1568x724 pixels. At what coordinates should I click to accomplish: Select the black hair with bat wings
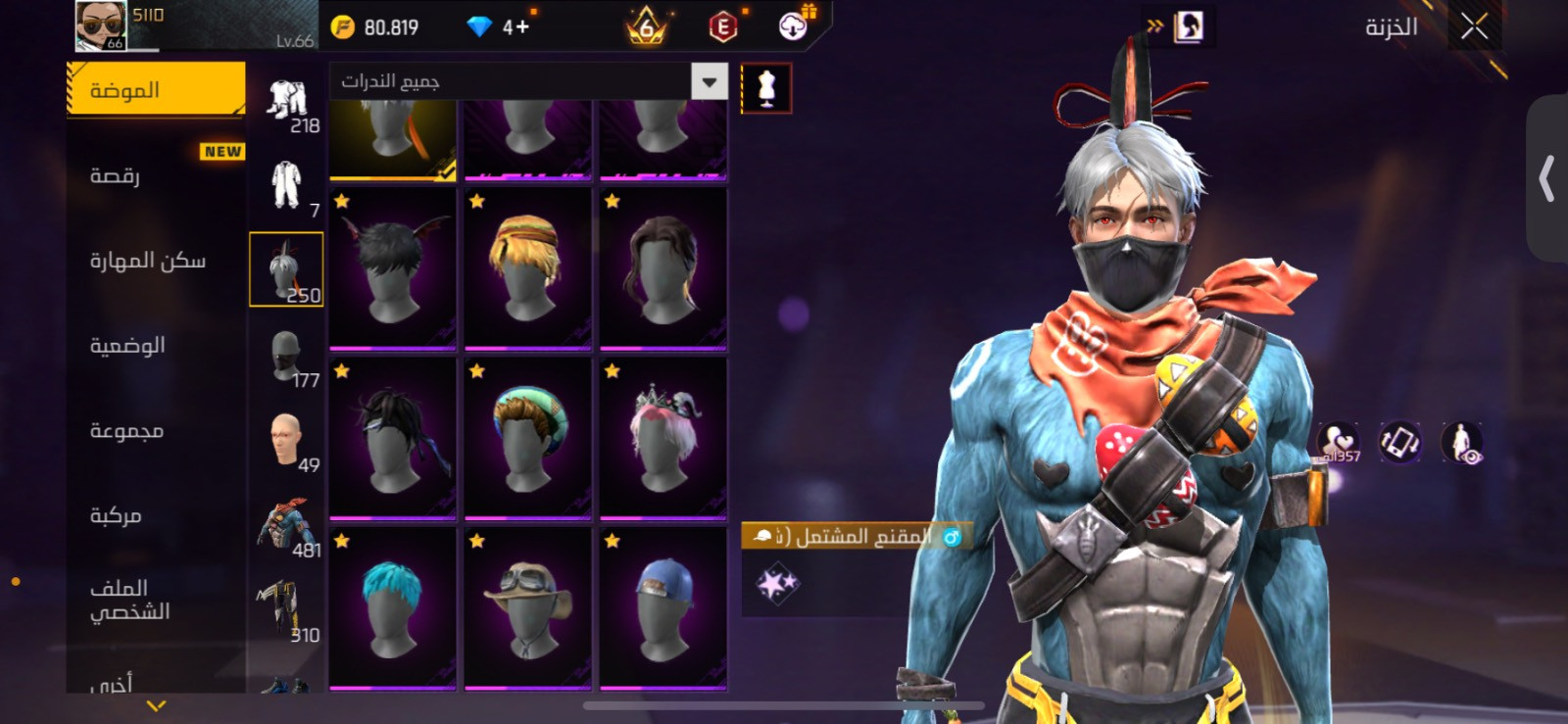pyautogui.click(x=393, y=267)
